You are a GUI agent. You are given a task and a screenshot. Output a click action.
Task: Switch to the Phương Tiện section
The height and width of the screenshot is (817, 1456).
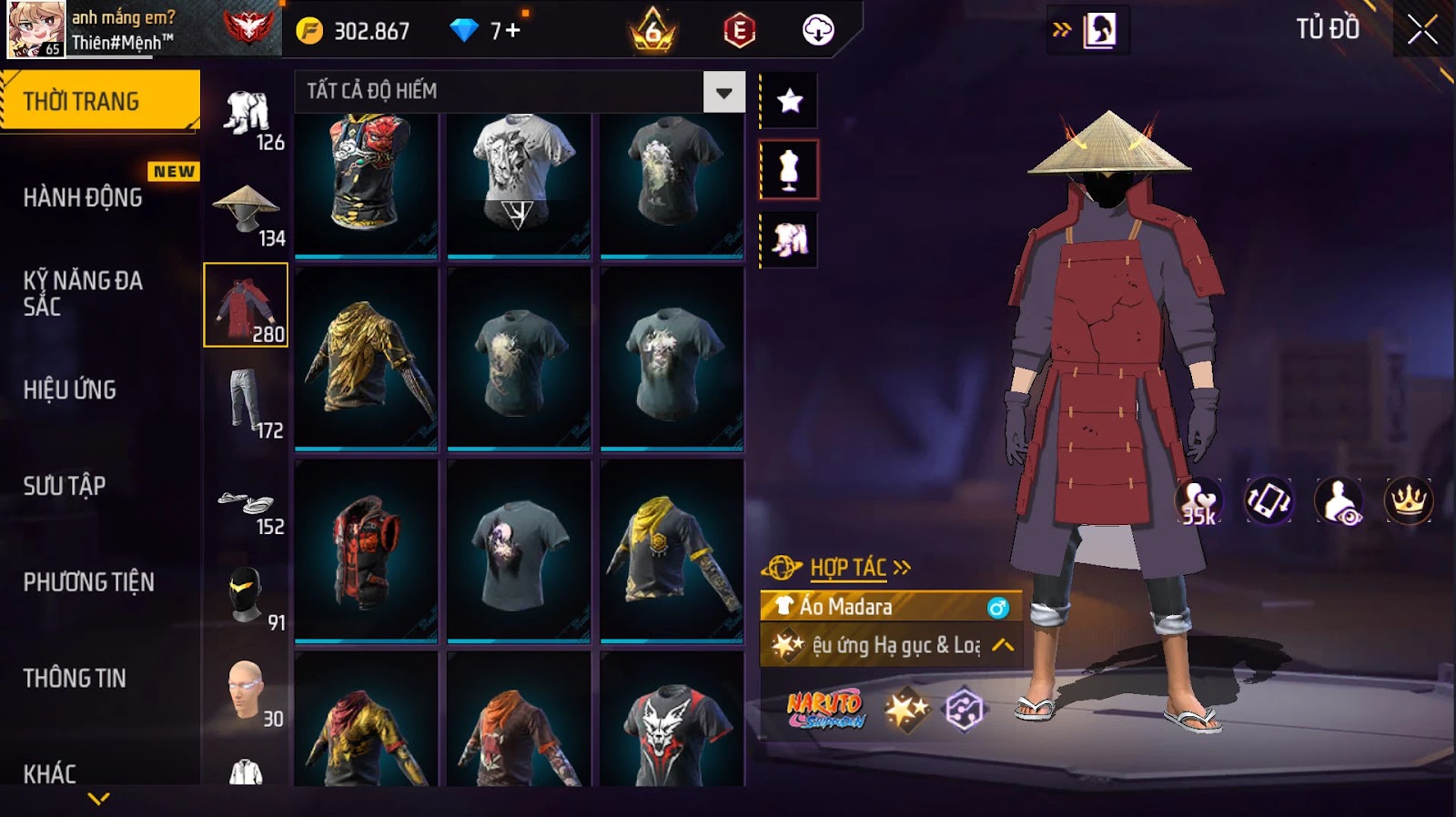point(88,582)
